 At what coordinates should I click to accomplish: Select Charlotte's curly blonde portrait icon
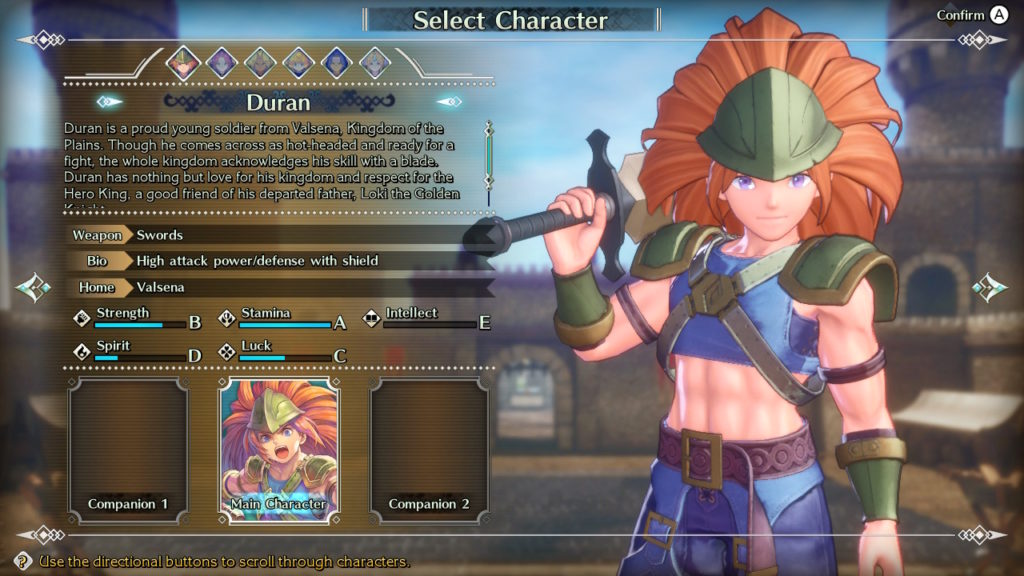298,63
